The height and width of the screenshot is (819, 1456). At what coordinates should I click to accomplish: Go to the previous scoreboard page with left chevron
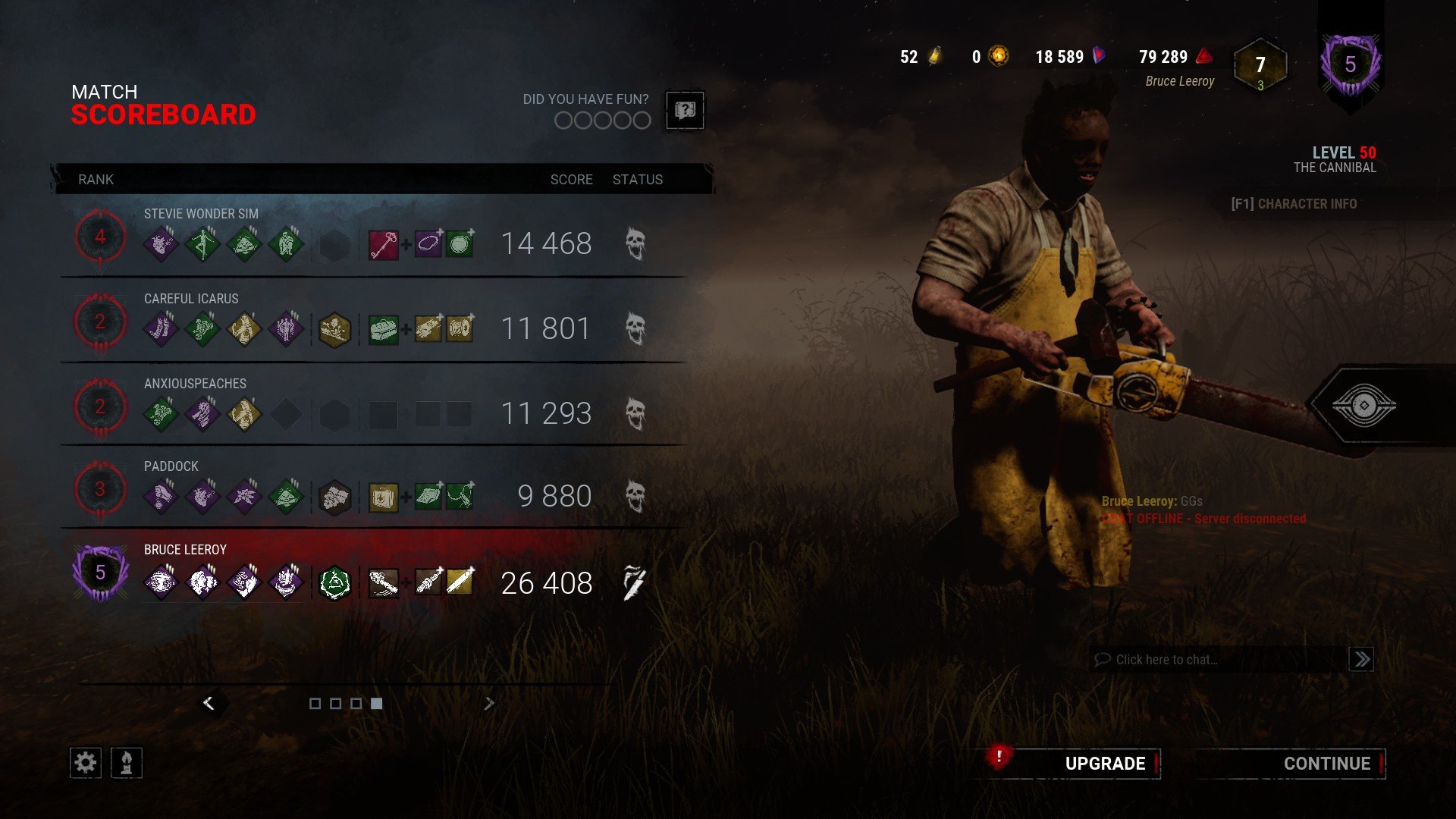[x=210, y=703]
